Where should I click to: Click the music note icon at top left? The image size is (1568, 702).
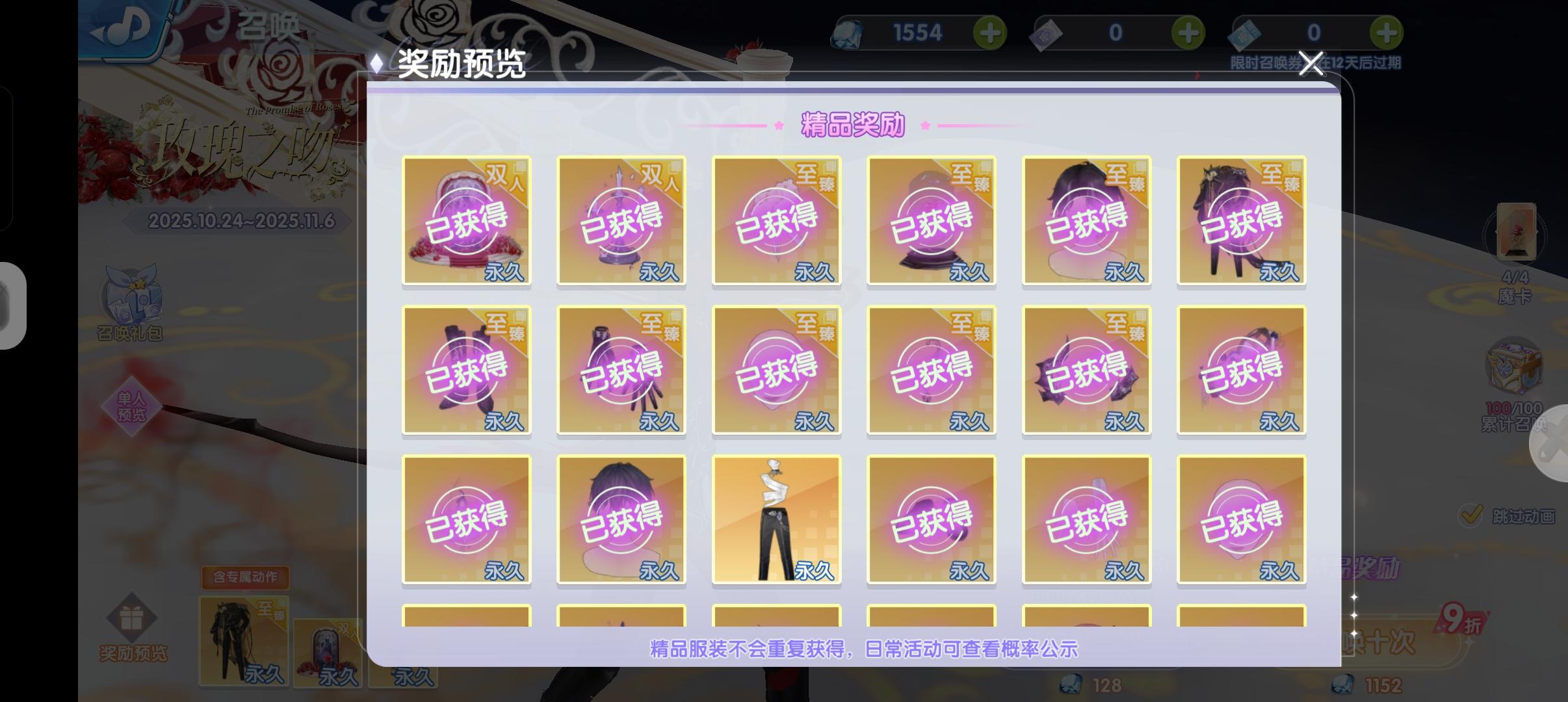[x=130, y=26]
